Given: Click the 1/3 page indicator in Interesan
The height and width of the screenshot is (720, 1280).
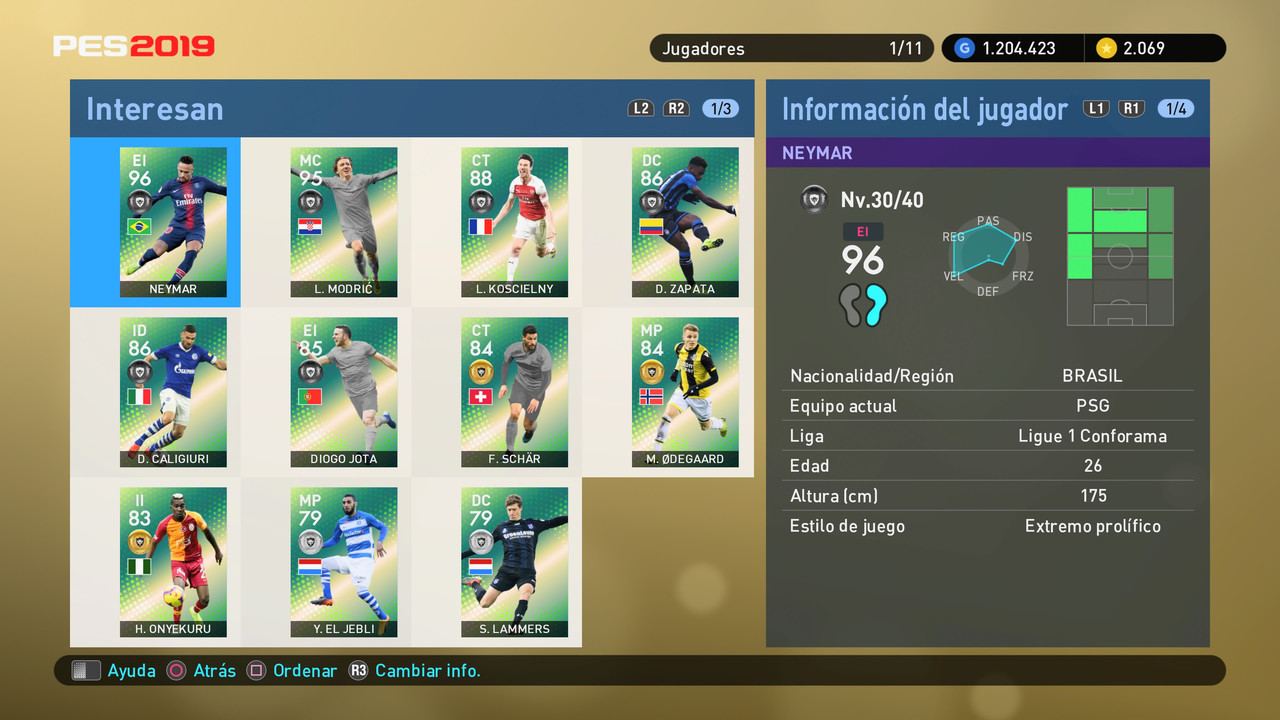Looking at the screenshot, I should [720, 108].
